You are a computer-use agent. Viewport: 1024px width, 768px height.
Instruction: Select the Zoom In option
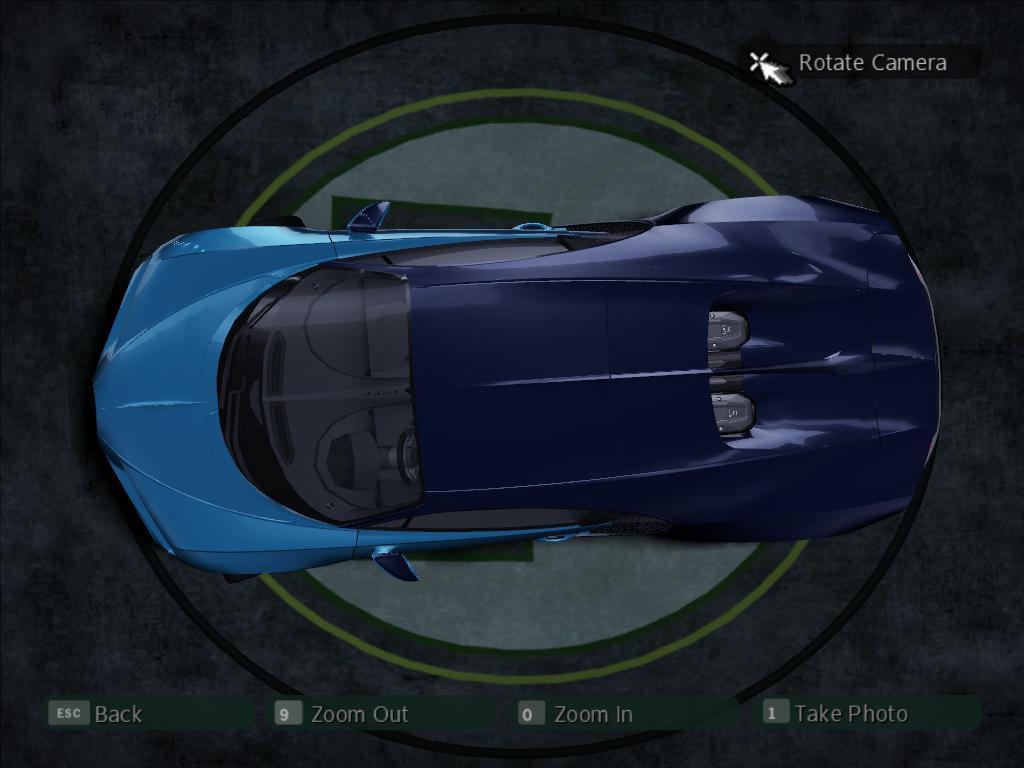point(592,714)
